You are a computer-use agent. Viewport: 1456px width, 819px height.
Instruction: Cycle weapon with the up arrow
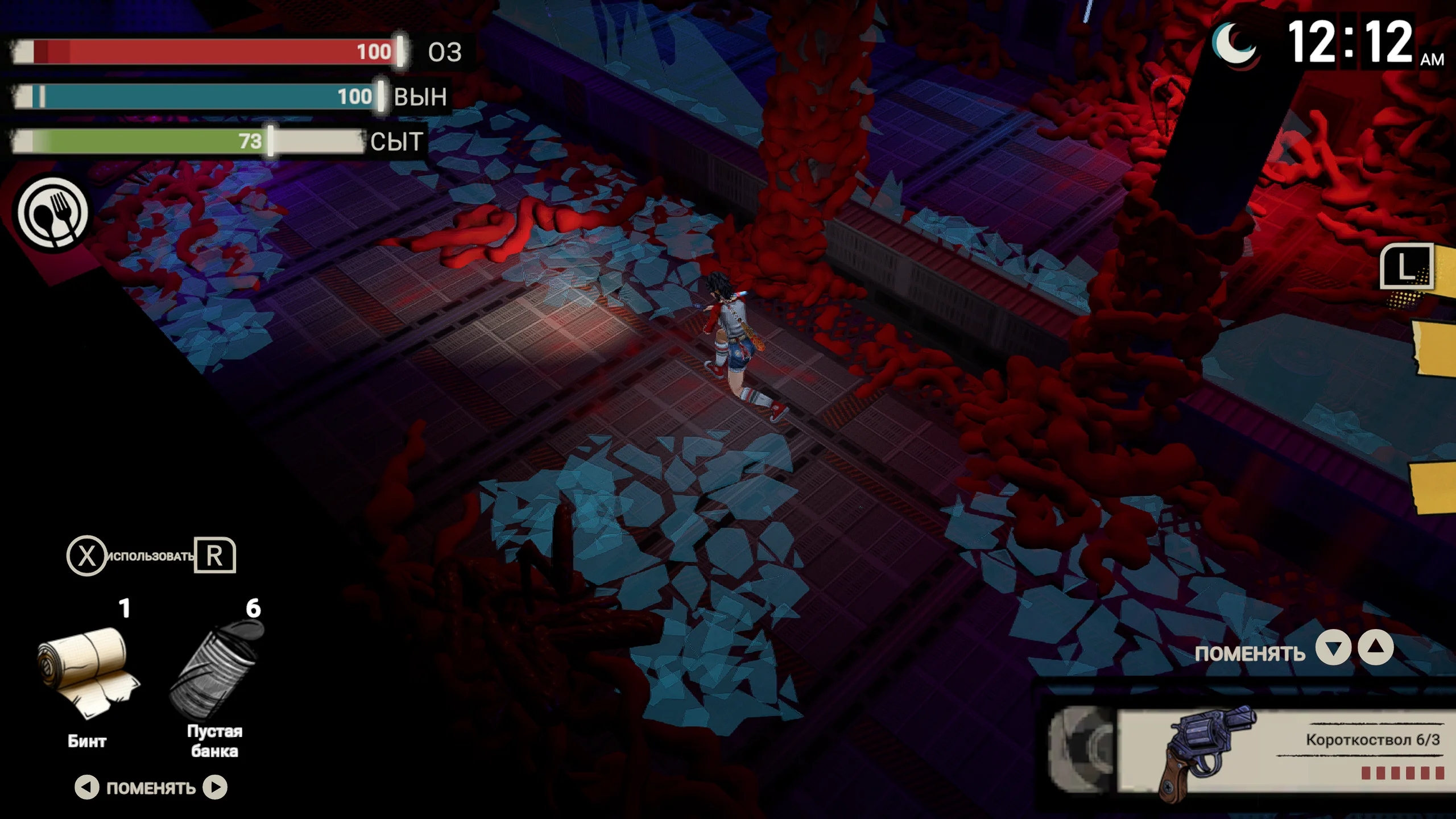[1376, 647]
